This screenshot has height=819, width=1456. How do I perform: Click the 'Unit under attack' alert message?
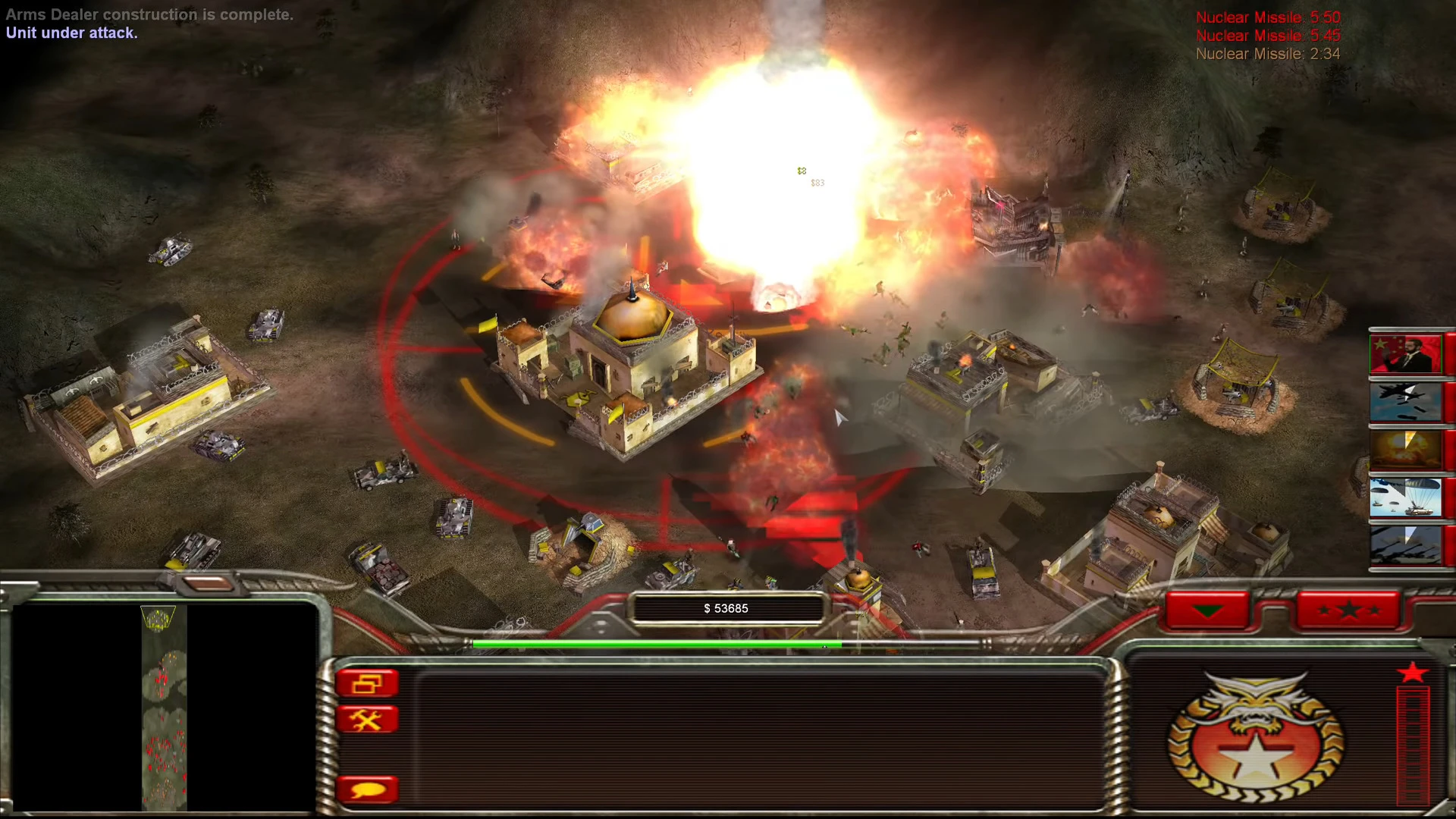point(71,33)
